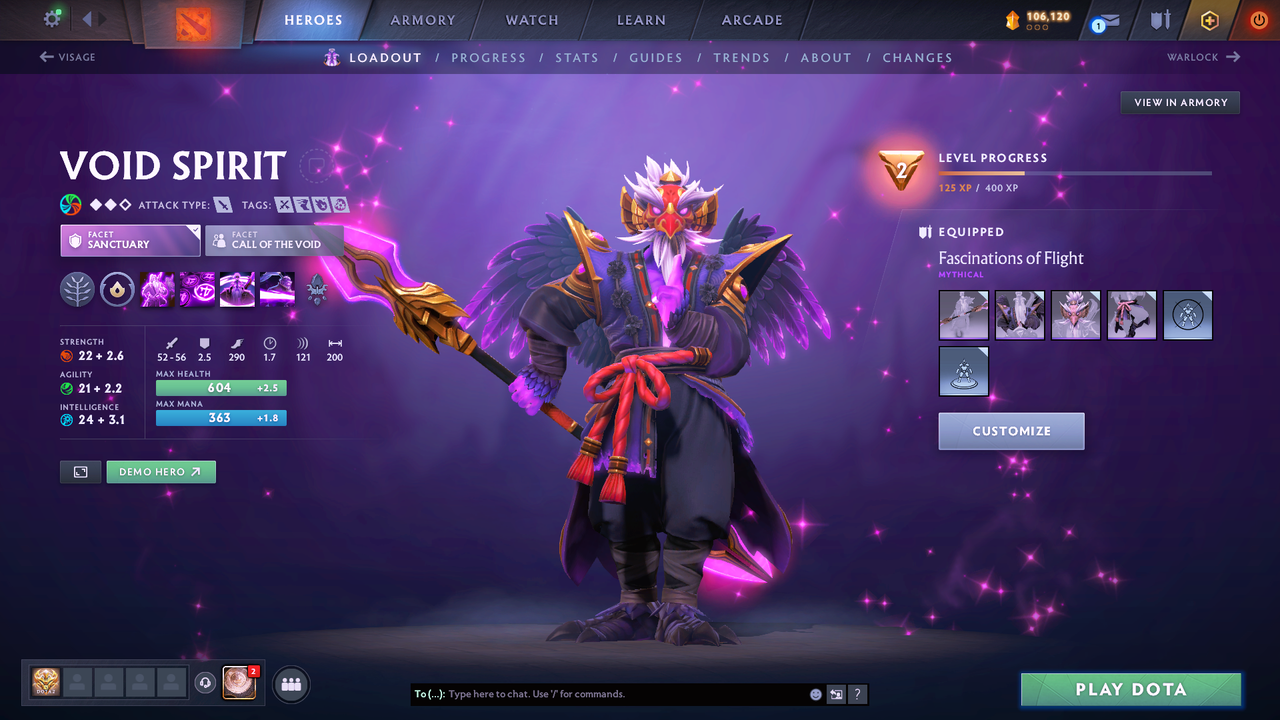Select the Sanctuary facet shield icon

(x=76, y=240)
